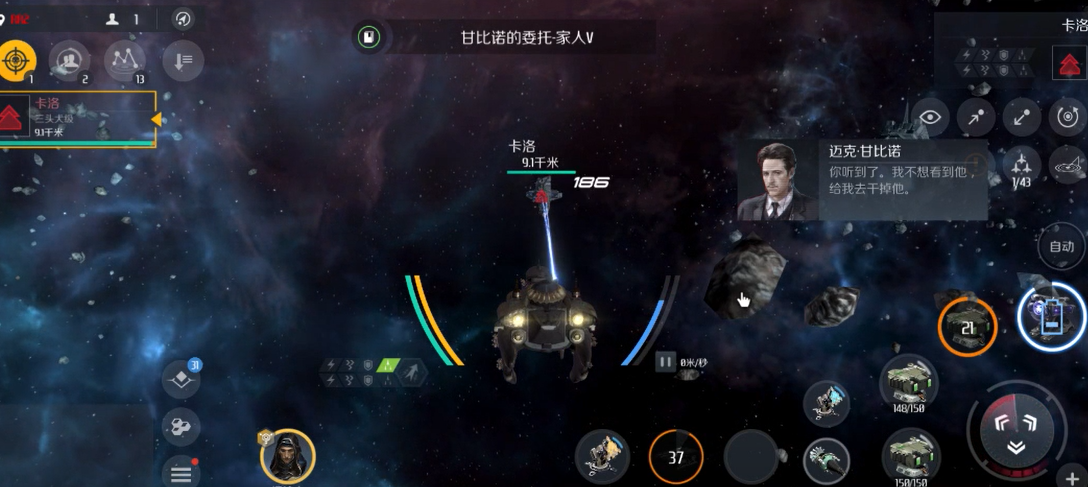Open the pilot portrait
The image size is (1088, 487).
click(287, 457)
